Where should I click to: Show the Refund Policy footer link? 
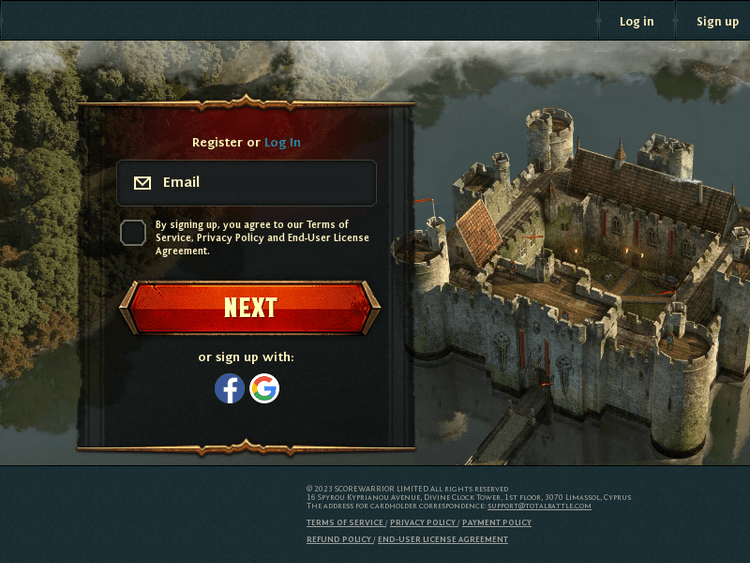[339, 540]
